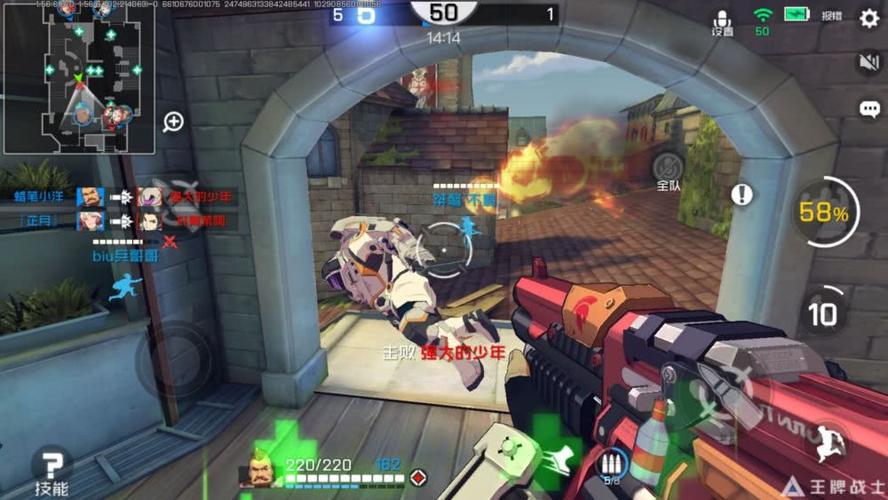The width and height of the screenshot is (888, 500).
Task: Zoom the minimap with the magnifier button
Action: click(x=173, y=122)
